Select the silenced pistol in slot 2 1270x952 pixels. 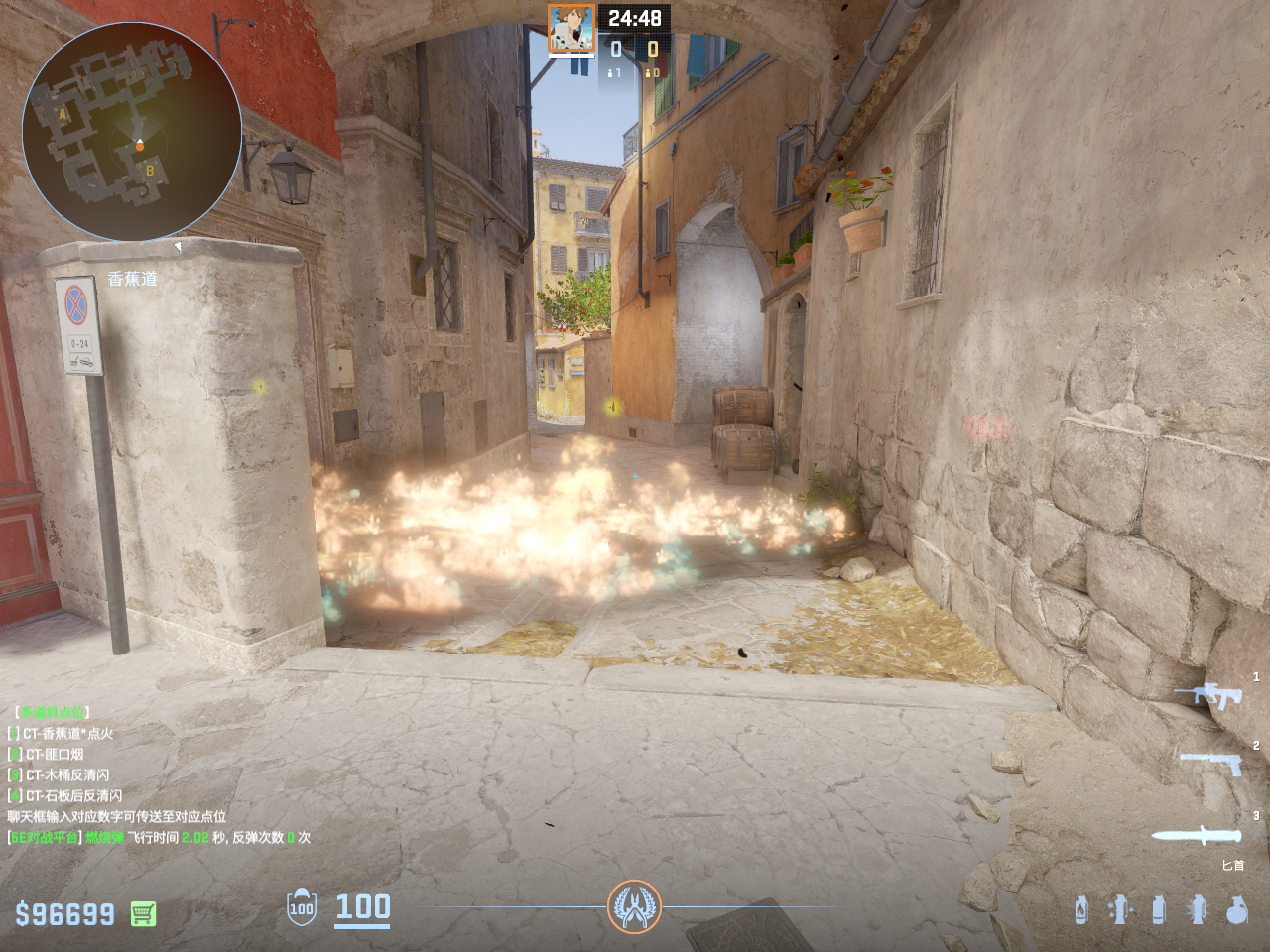point(1211,763)
